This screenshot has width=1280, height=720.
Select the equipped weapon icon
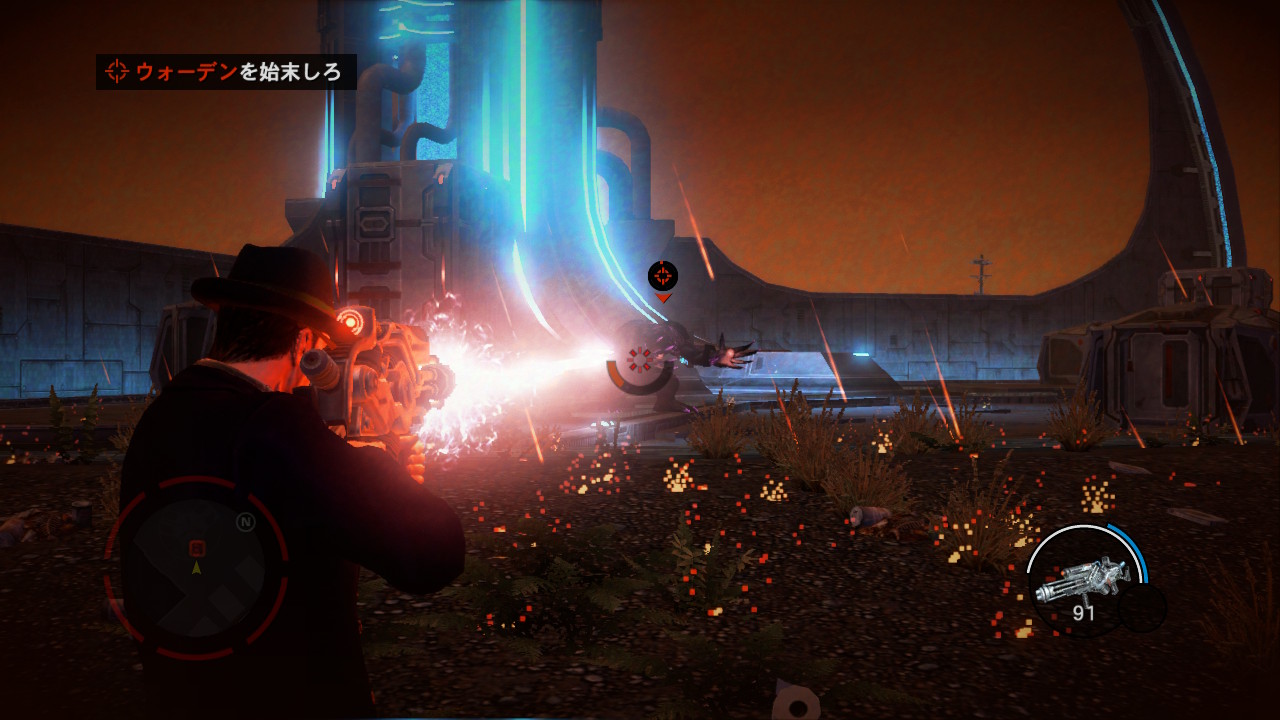(x=1081, y=579)
